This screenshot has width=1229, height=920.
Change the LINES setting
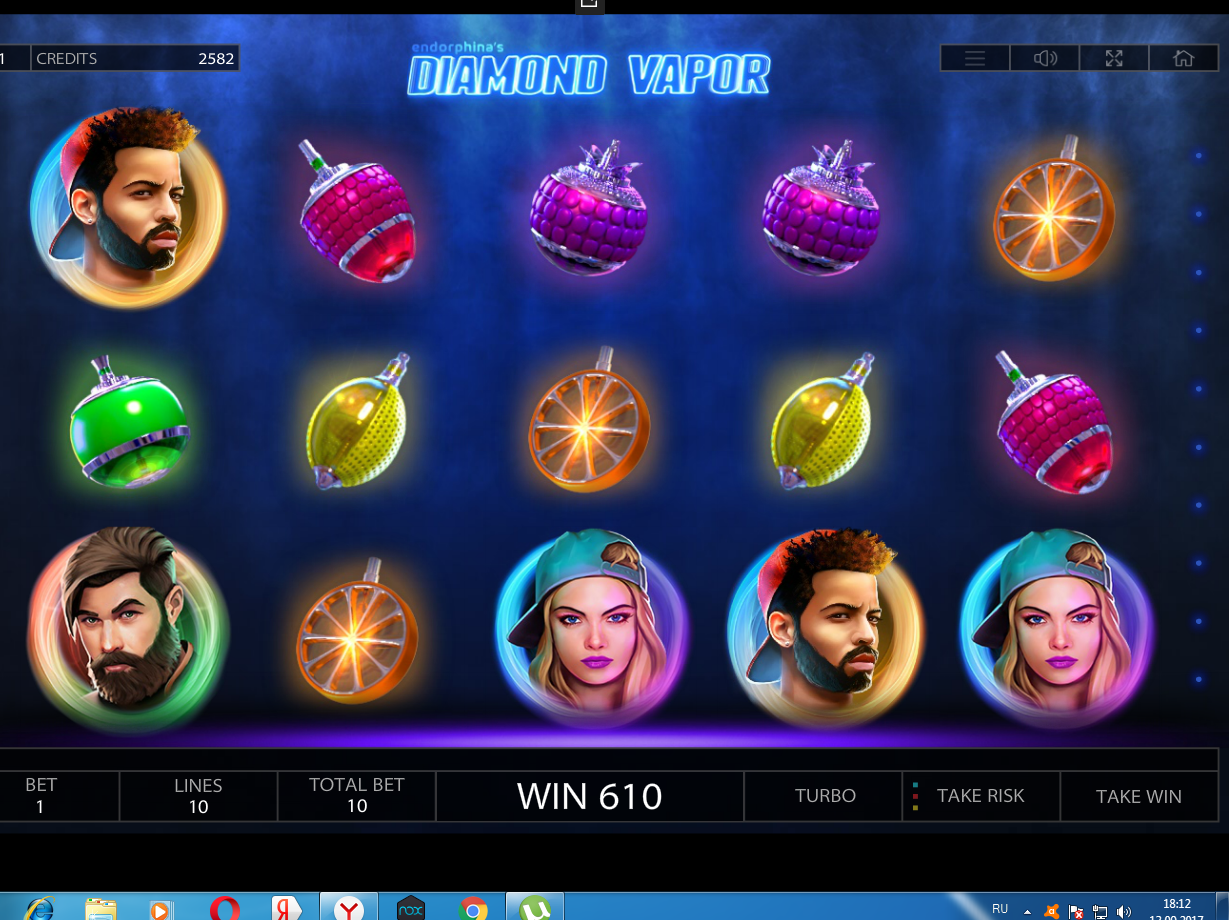click(x=198, y=796)
